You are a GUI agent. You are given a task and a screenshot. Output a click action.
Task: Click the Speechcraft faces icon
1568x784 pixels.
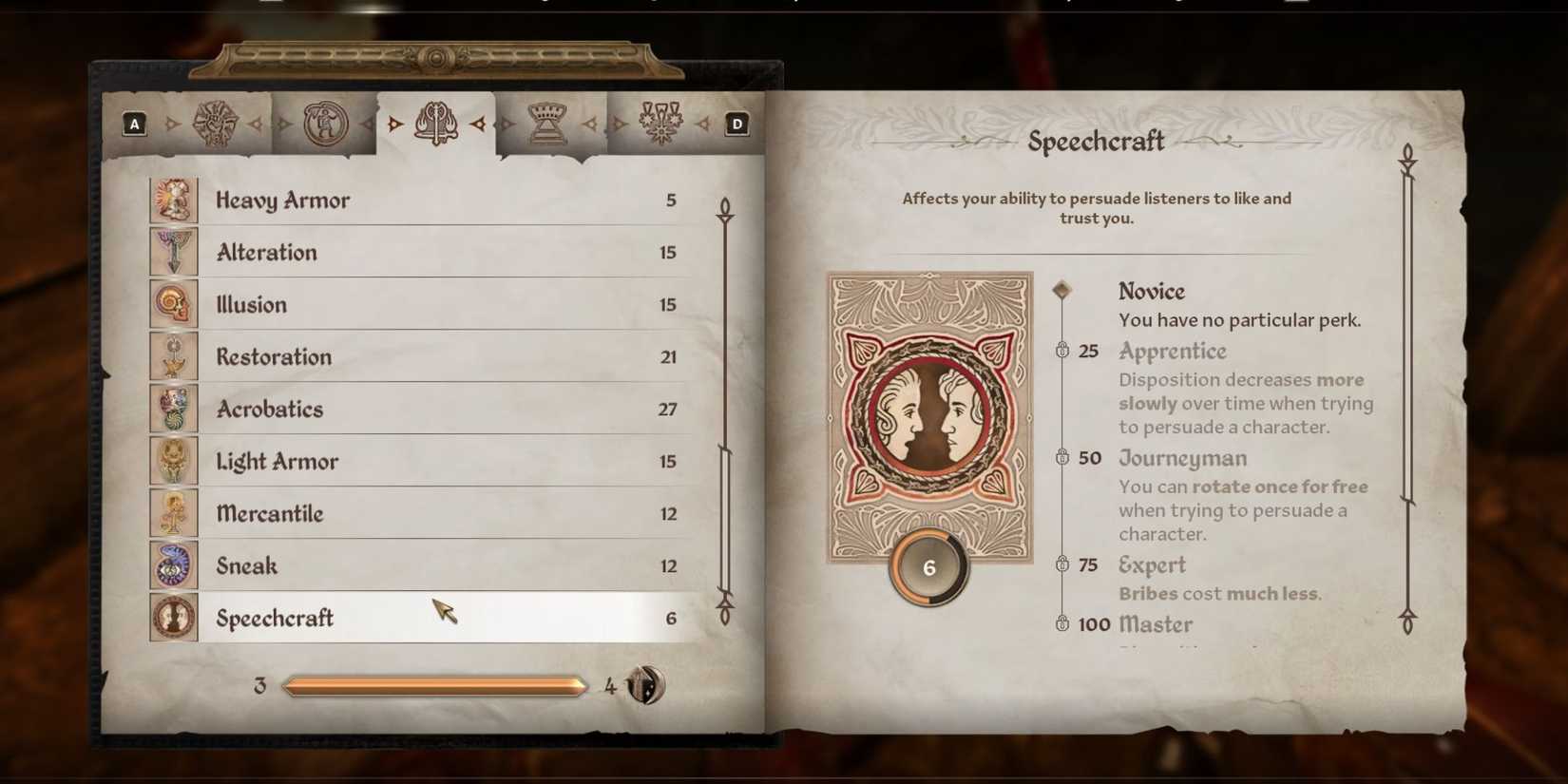point(174,618)
